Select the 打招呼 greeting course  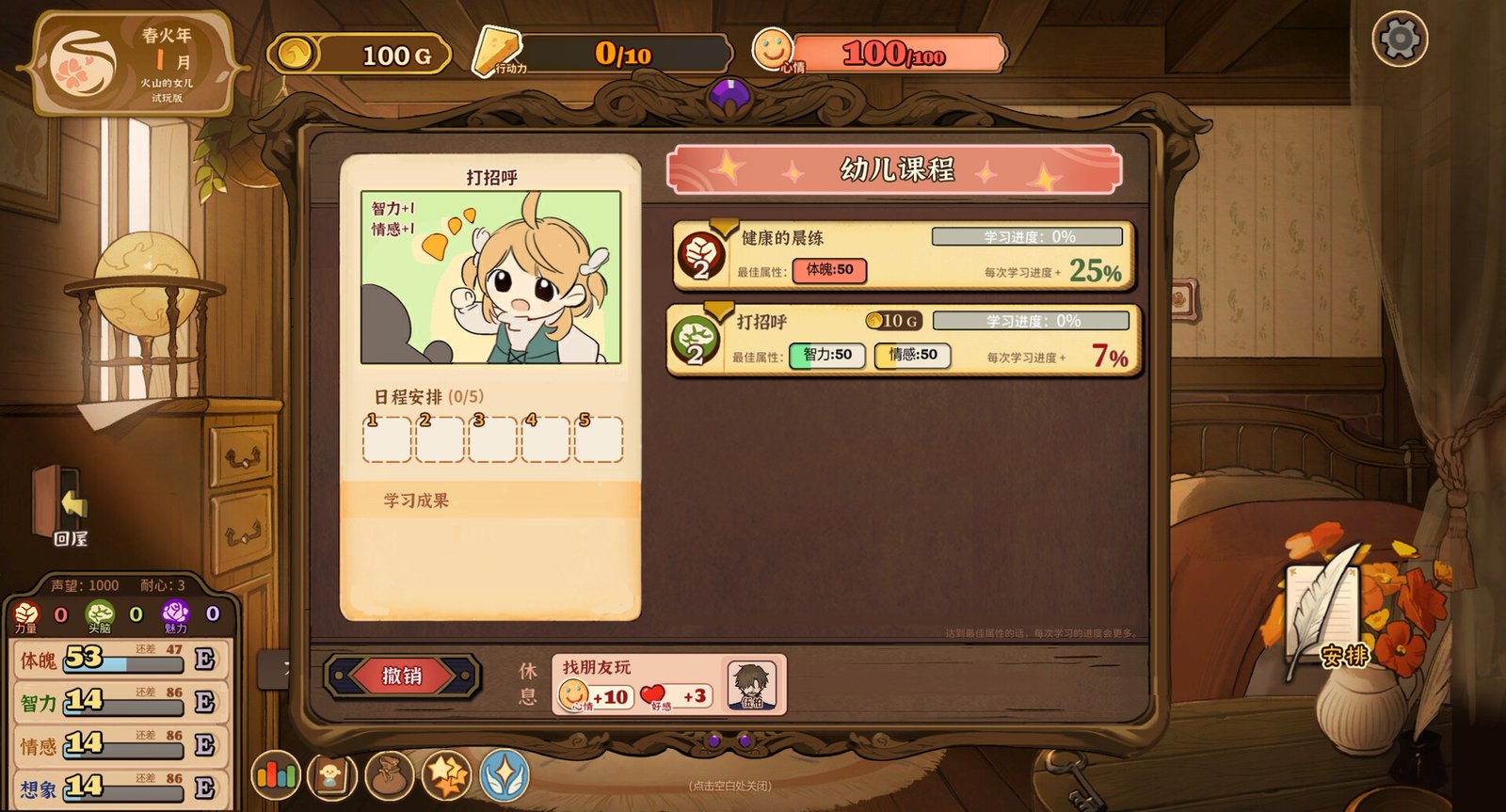(x=899, y=341)
